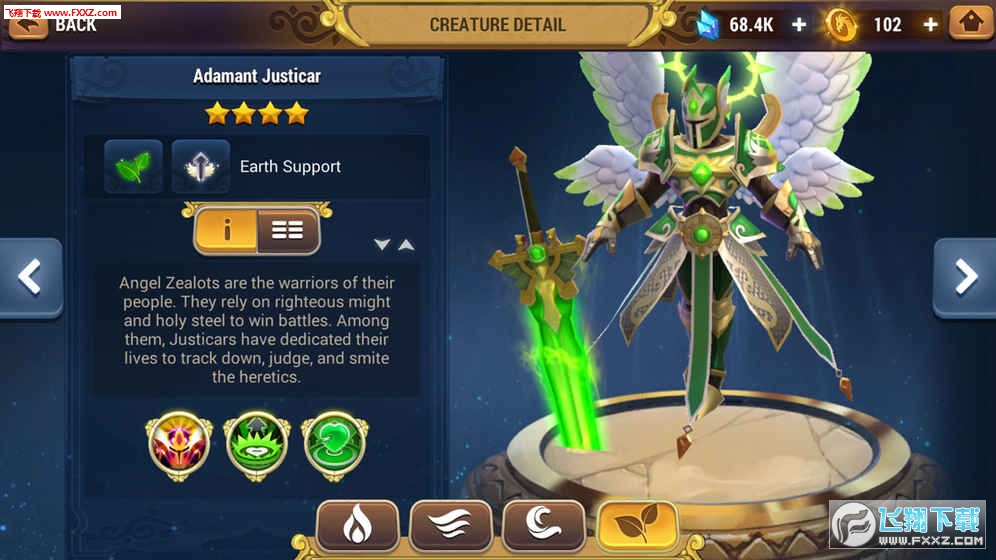Select the Earth leaf element icon

click(x=133, y=166)
